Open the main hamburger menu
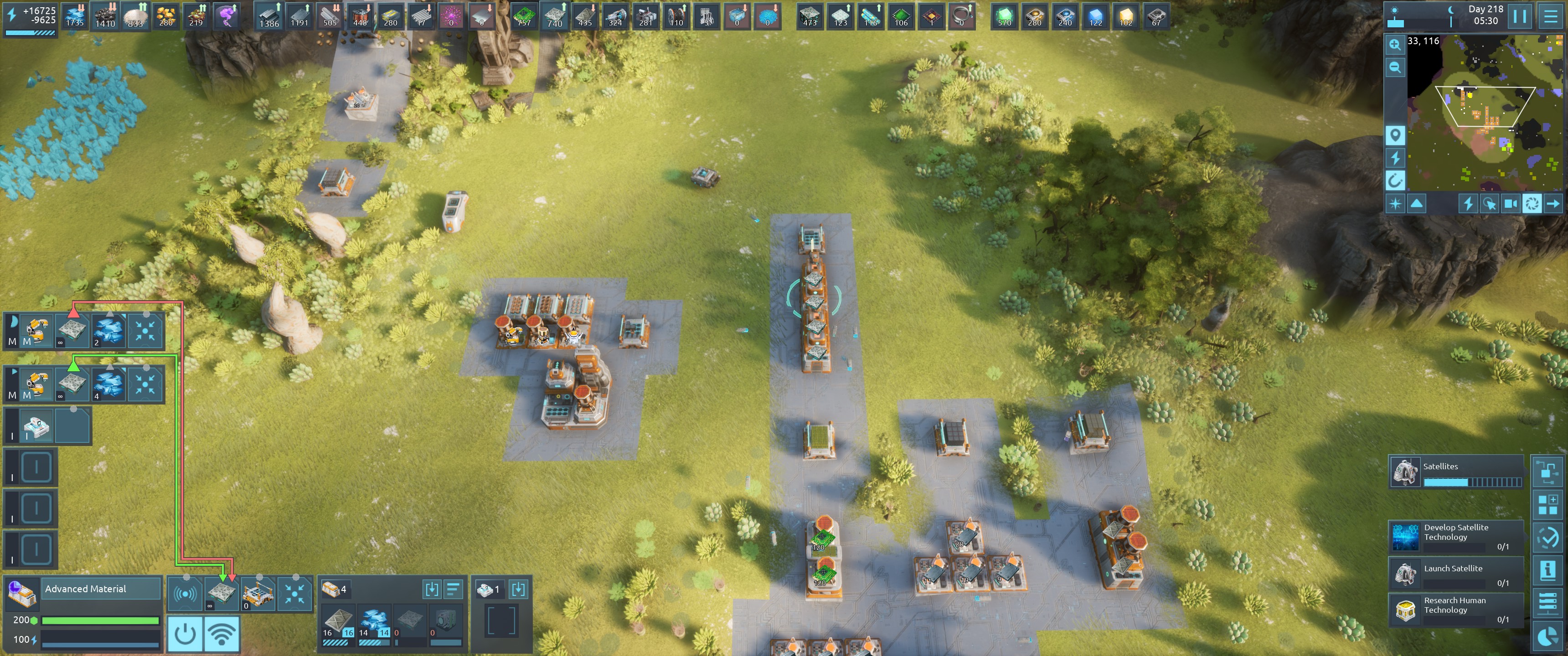This screenshot has height=656, width=1568. click(x=1550, y=16)
